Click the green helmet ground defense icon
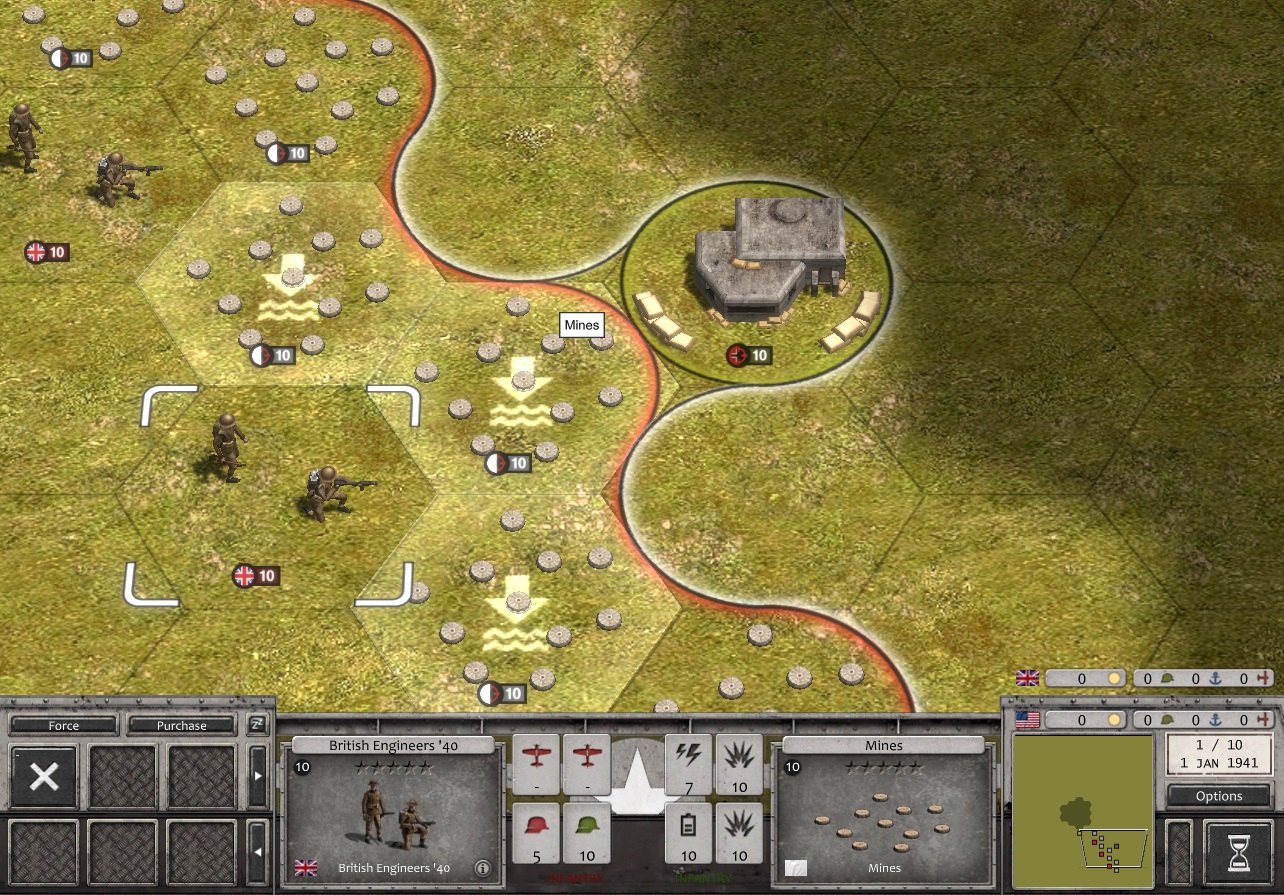 tap(587, 833)
